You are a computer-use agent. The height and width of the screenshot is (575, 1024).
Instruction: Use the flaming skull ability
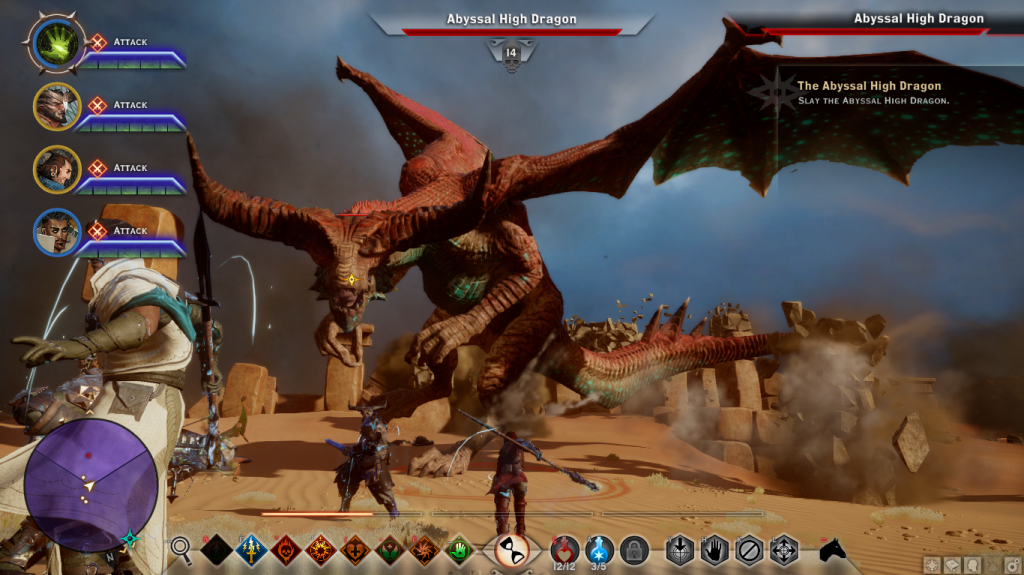(x=285, y=549)
